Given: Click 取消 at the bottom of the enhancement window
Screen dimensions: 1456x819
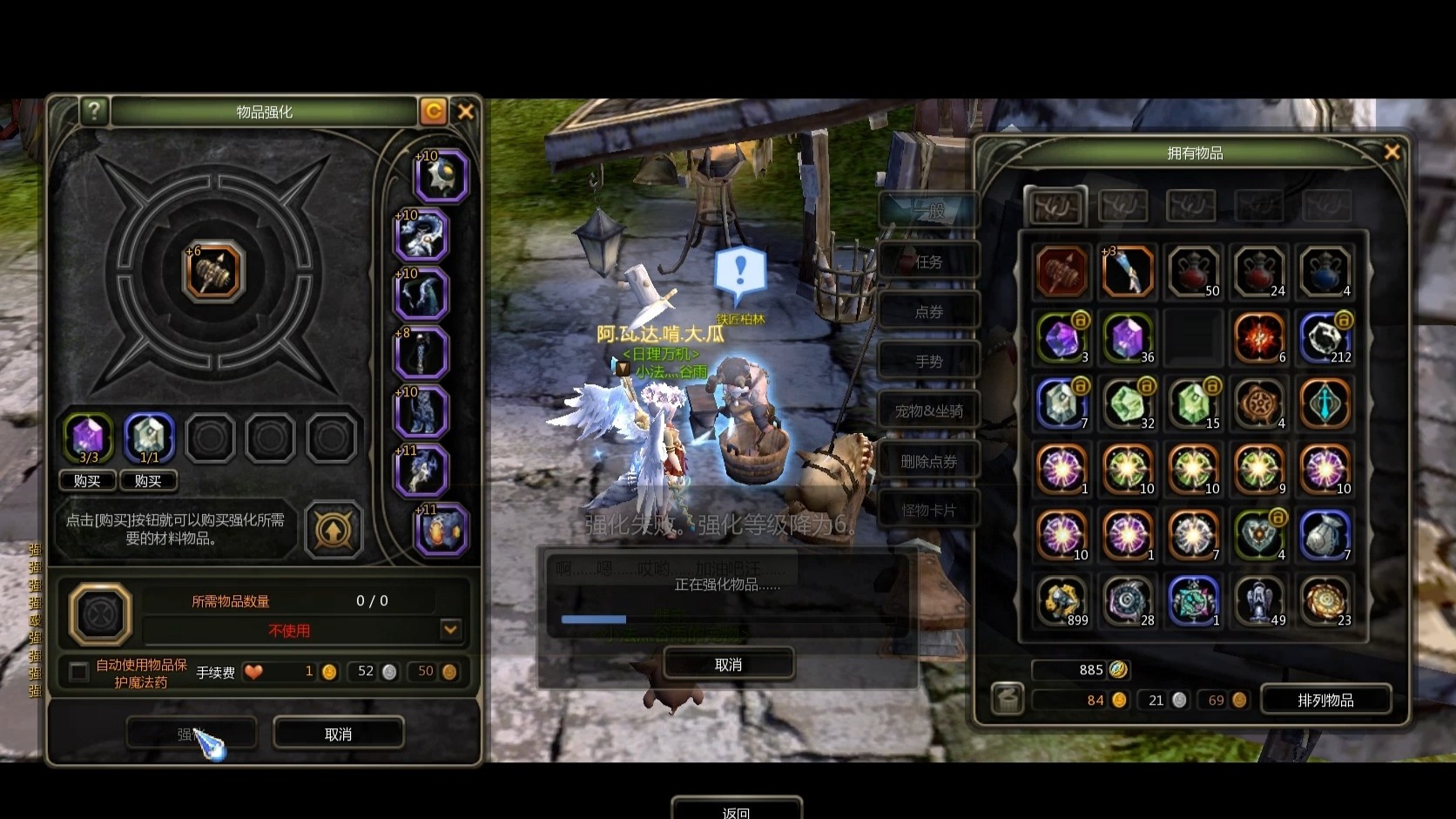Looking at the screenshot, I should point(338,734).
